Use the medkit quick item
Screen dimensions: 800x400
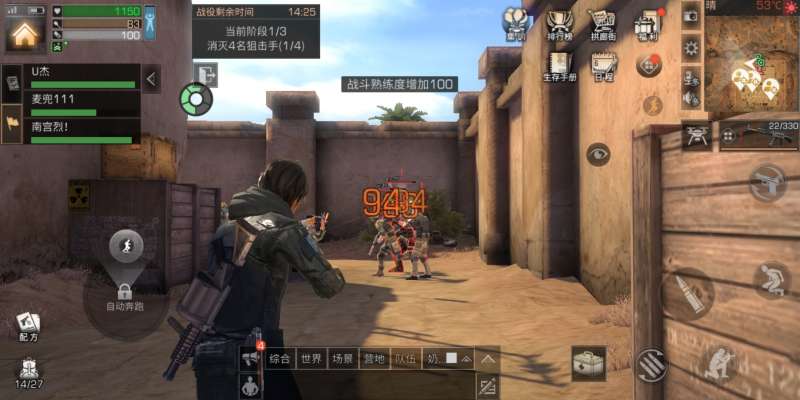pyautogui.click(x=589, y=363)
